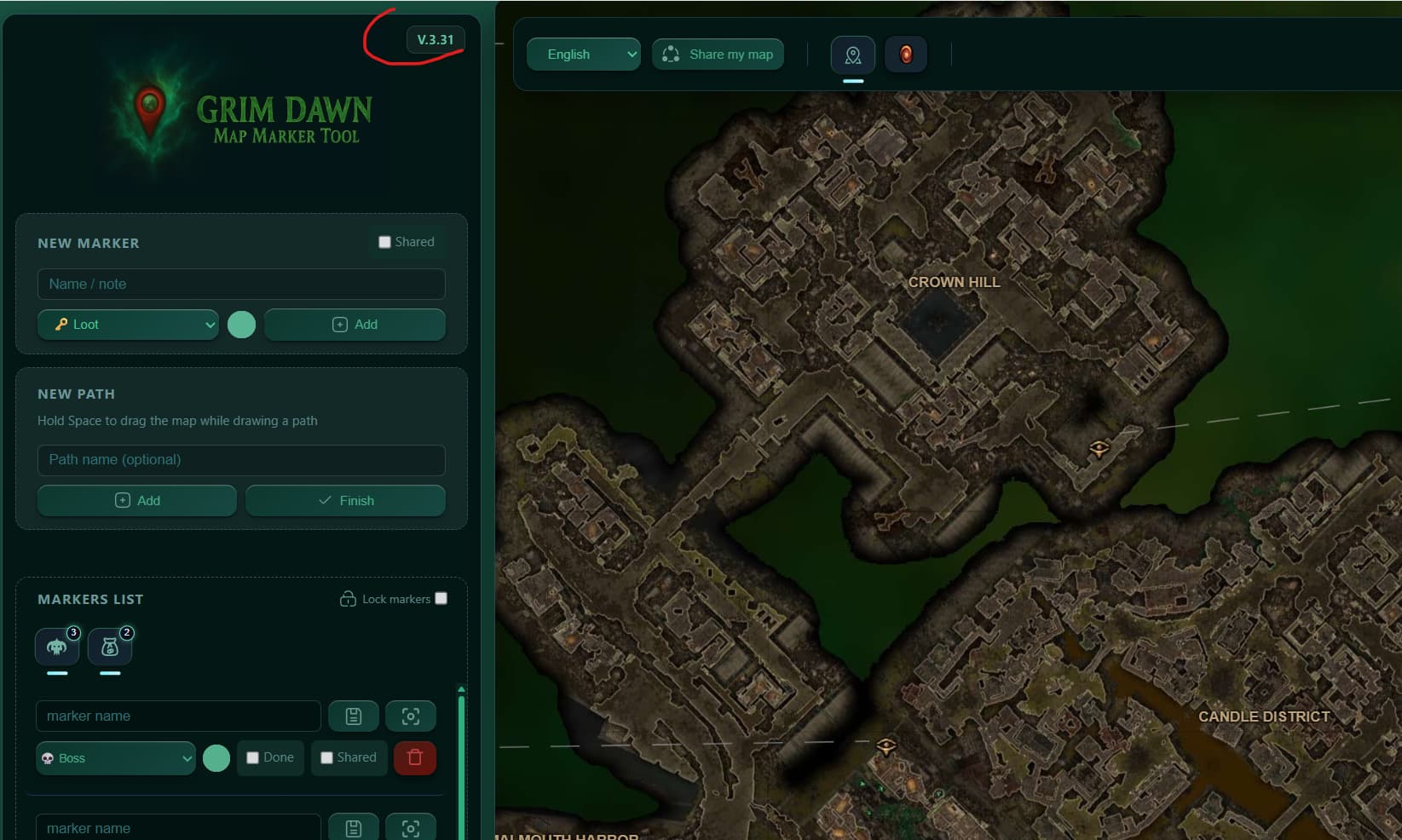Click the Share my map button
The height and width of the screenshot is (840, 1402).
tap(718, 55)
